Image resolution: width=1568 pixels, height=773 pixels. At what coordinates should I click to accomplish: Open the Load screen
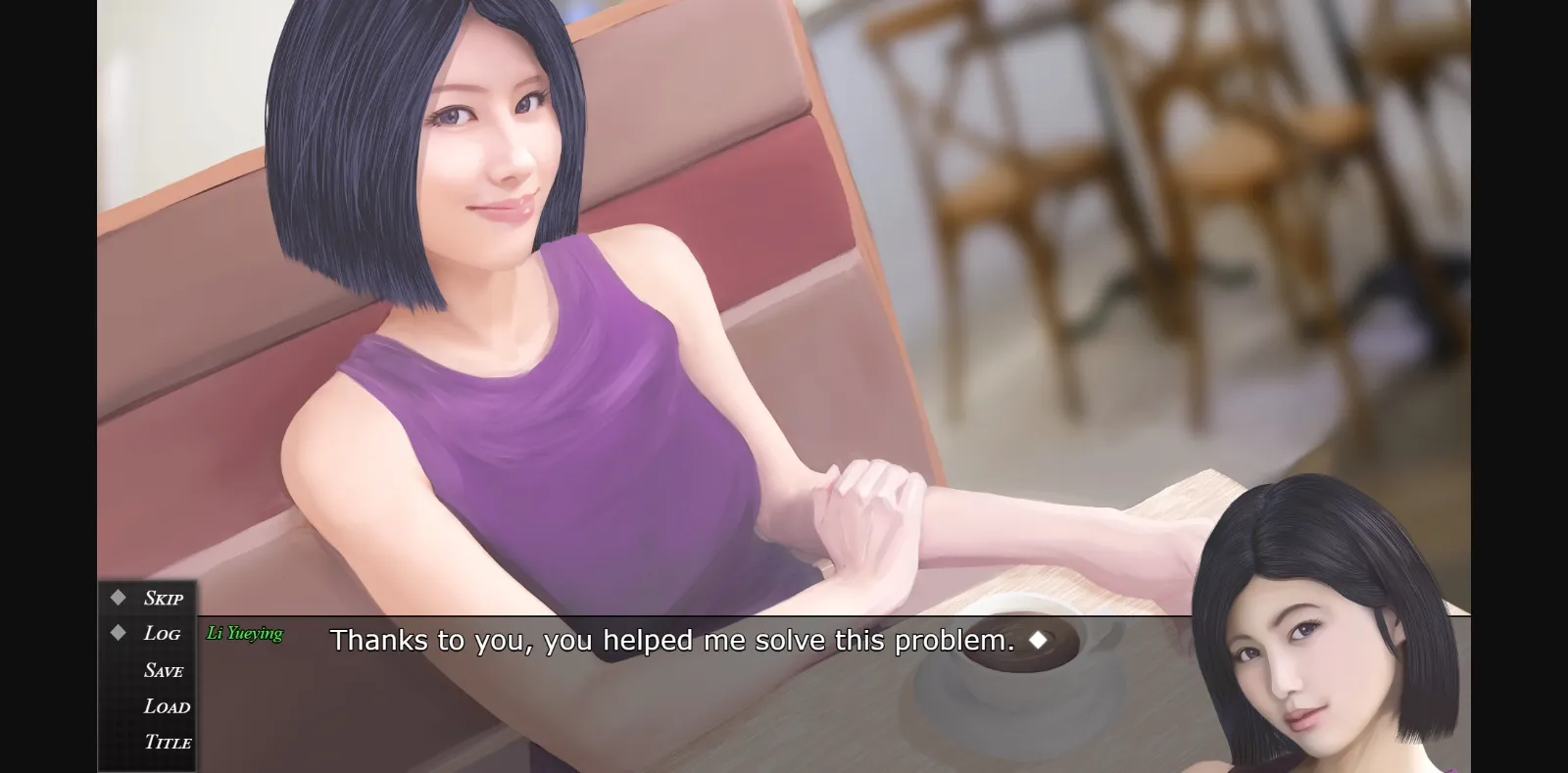point(166,706)
